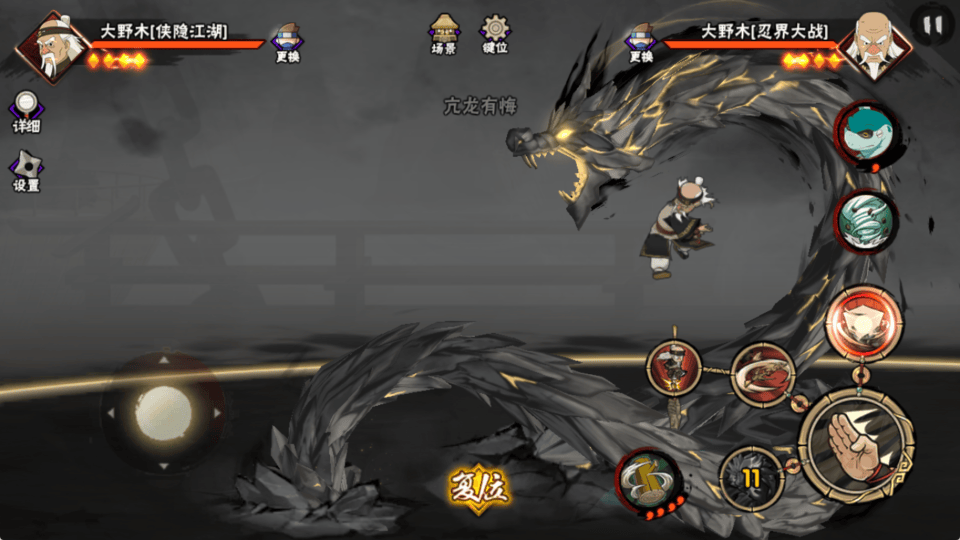This screenshot has width=960, height=540.
Task: Tap the skill on cooldown showing 11
Action: tap(751, 478)
